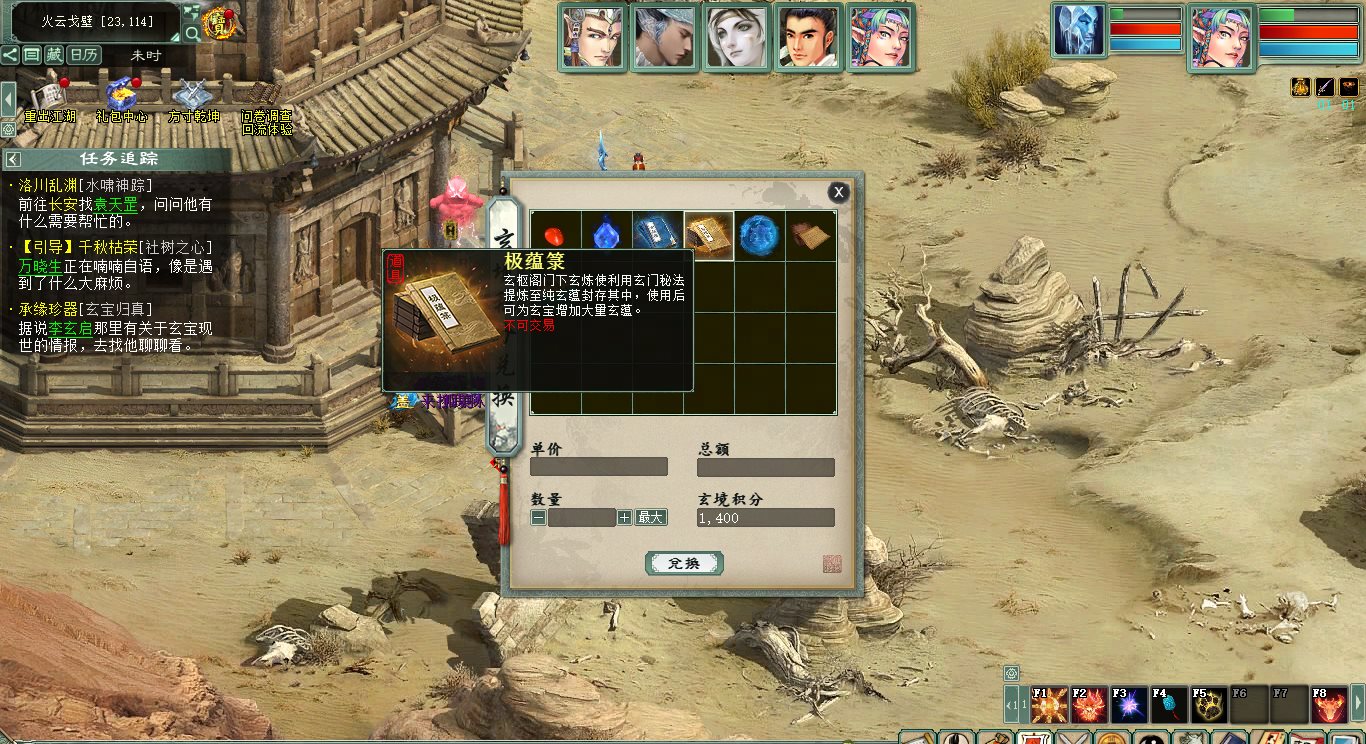Confirm the exchange with the 兑换 button

click(684, 563)
